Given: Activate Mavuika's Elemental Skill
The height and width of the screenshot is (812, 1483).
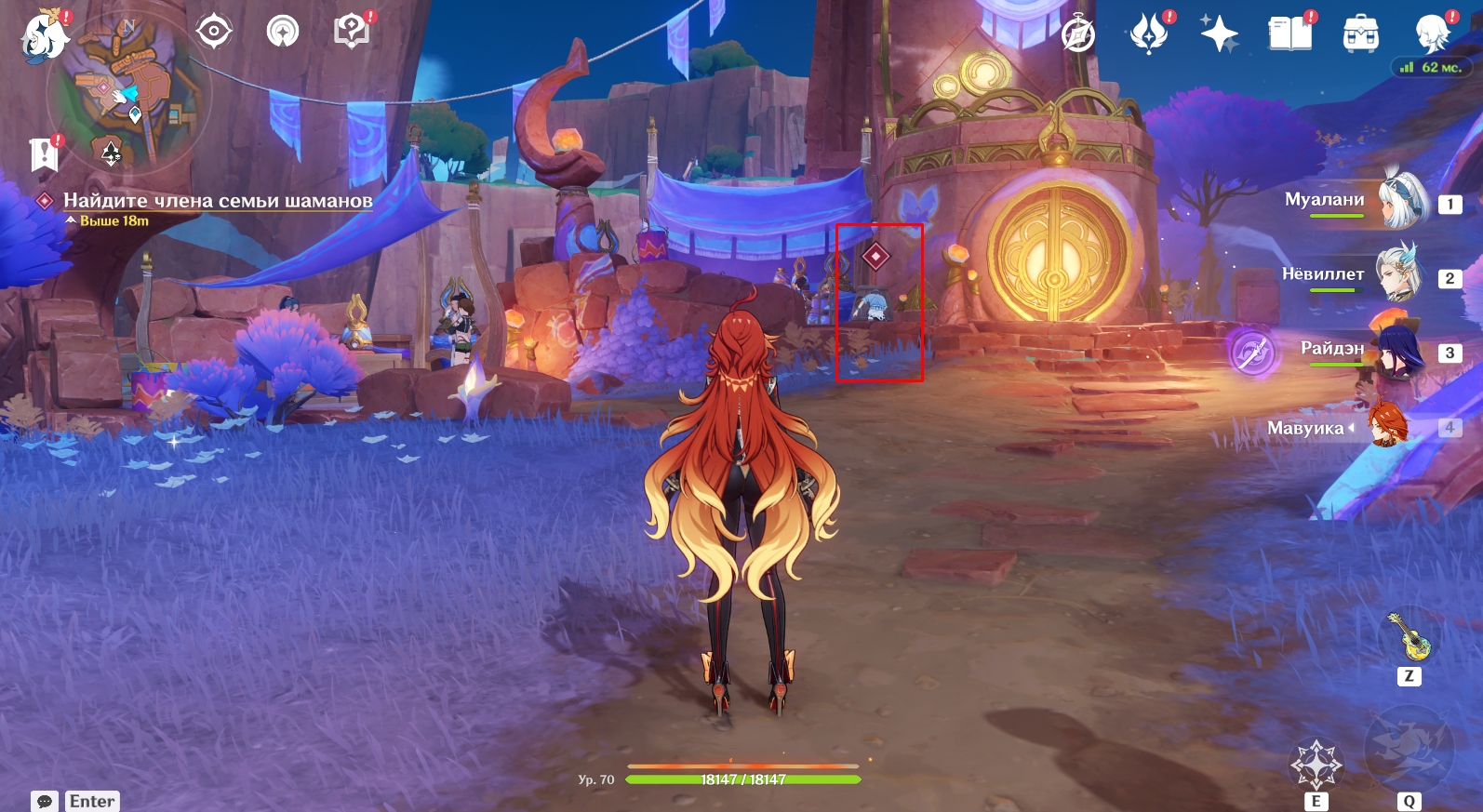Looking at the screenshot, I should 1316,765.
